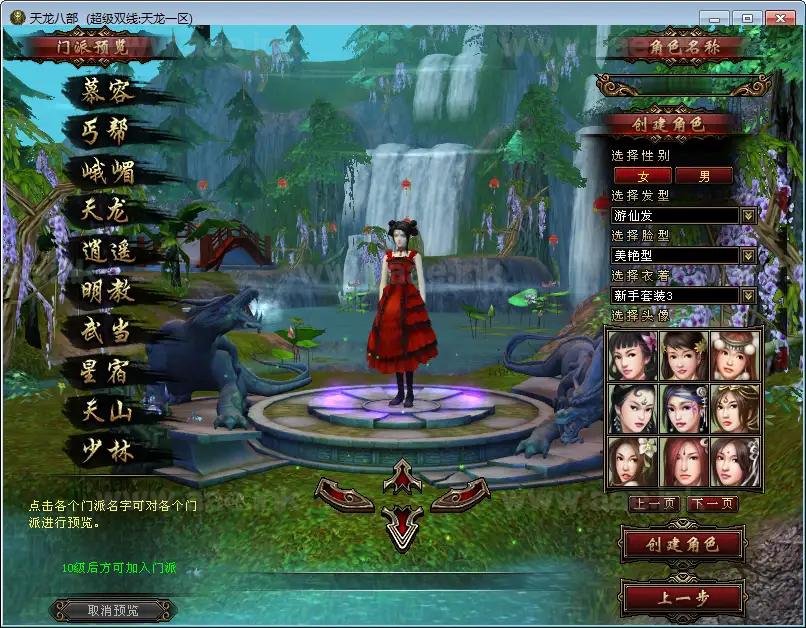This screenshot has height=628, width=806.
Task: Click the lower 创建角色 create character button
Action: (x=683, y=545)
